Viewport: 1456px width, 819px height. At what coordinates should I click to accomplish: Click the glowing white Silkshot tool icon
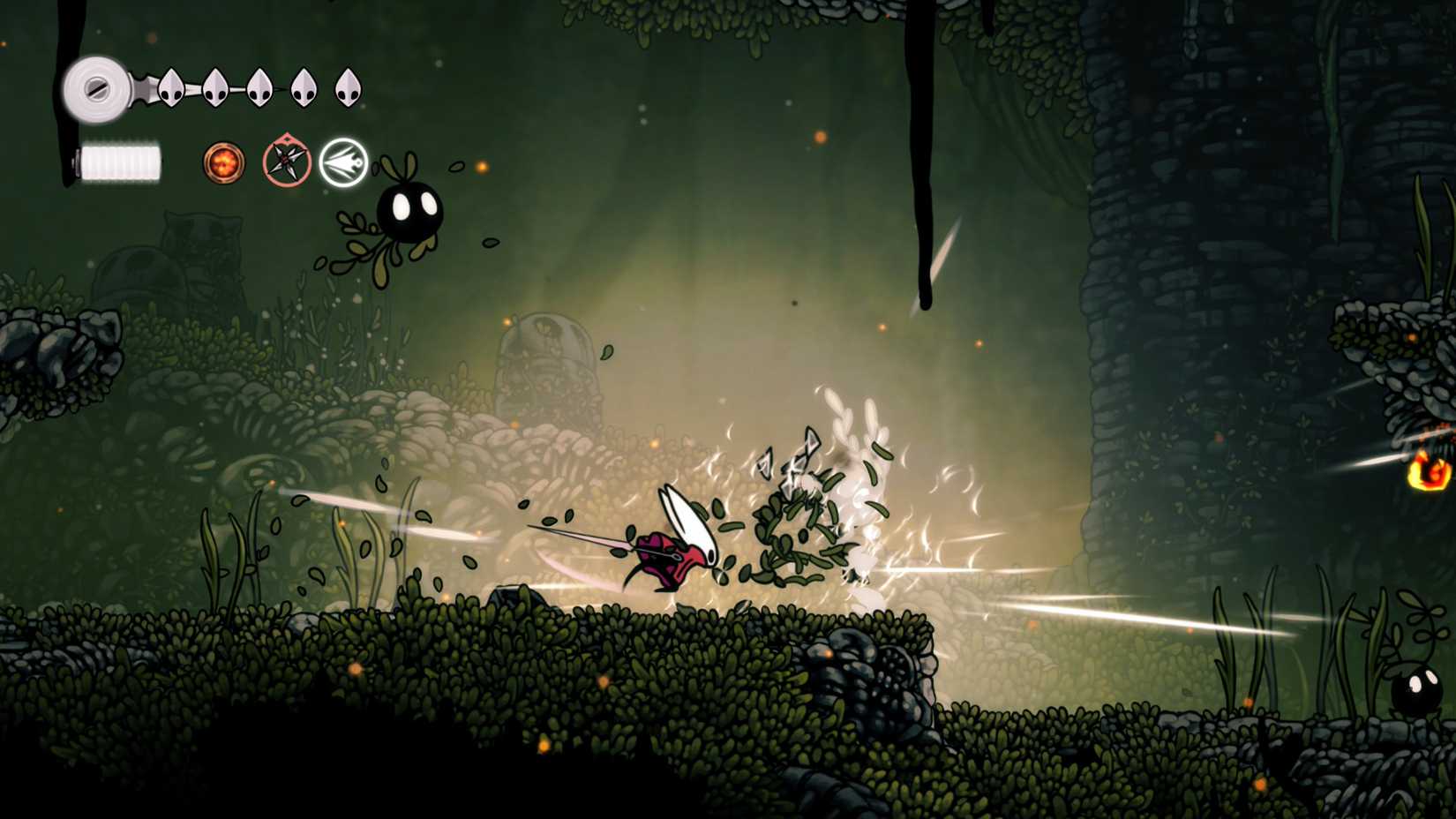(x=342, y=161)
